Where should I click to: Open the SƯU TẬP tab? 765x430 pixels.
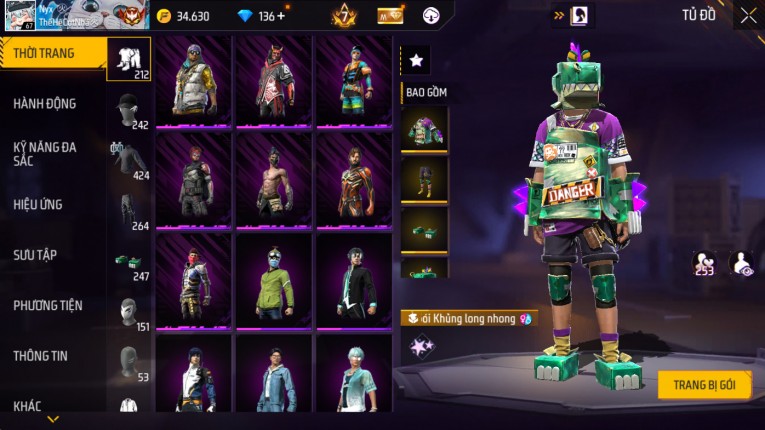point(35,255)
